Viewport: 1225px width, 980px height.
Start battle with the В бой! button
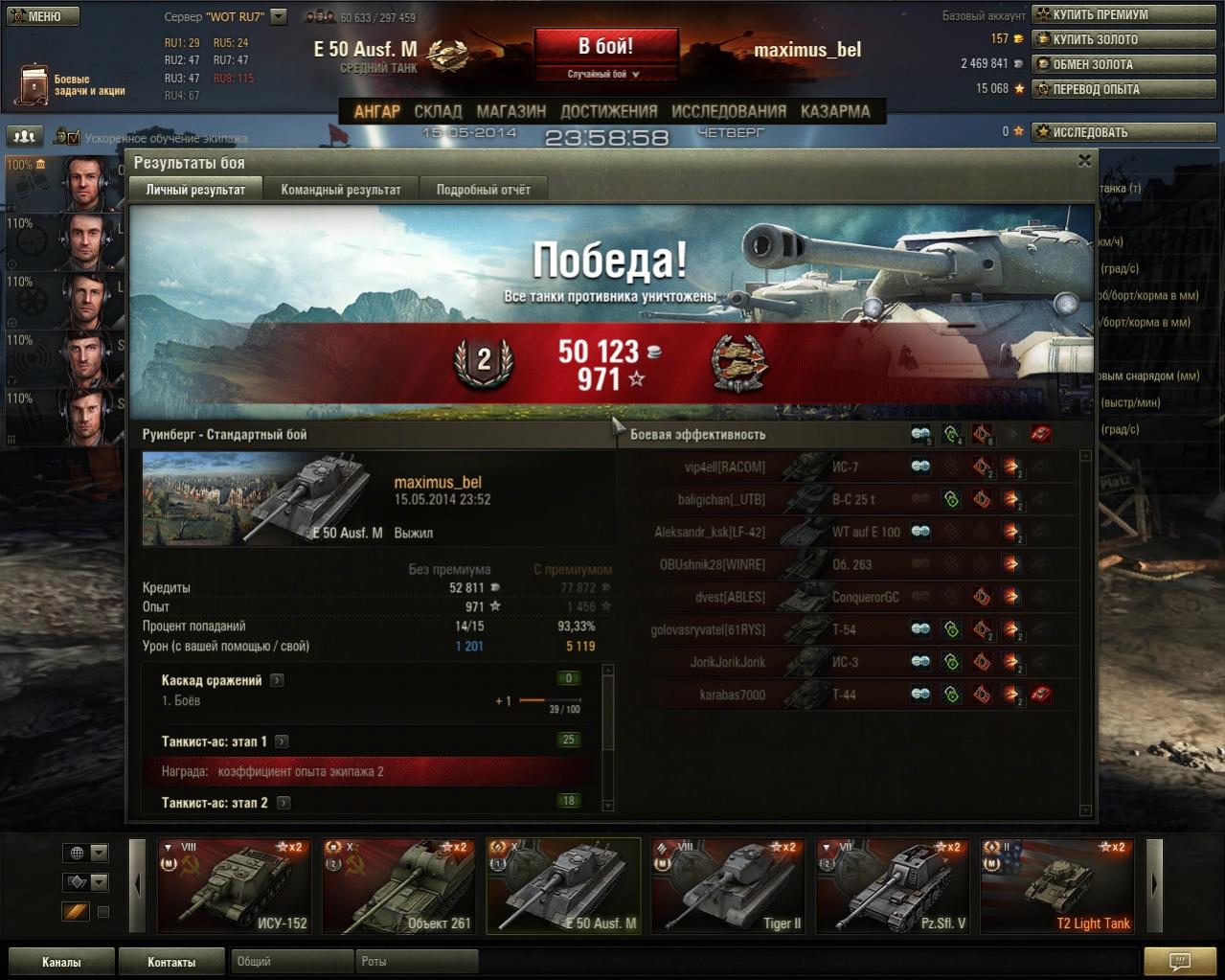[x=605, y=47]
